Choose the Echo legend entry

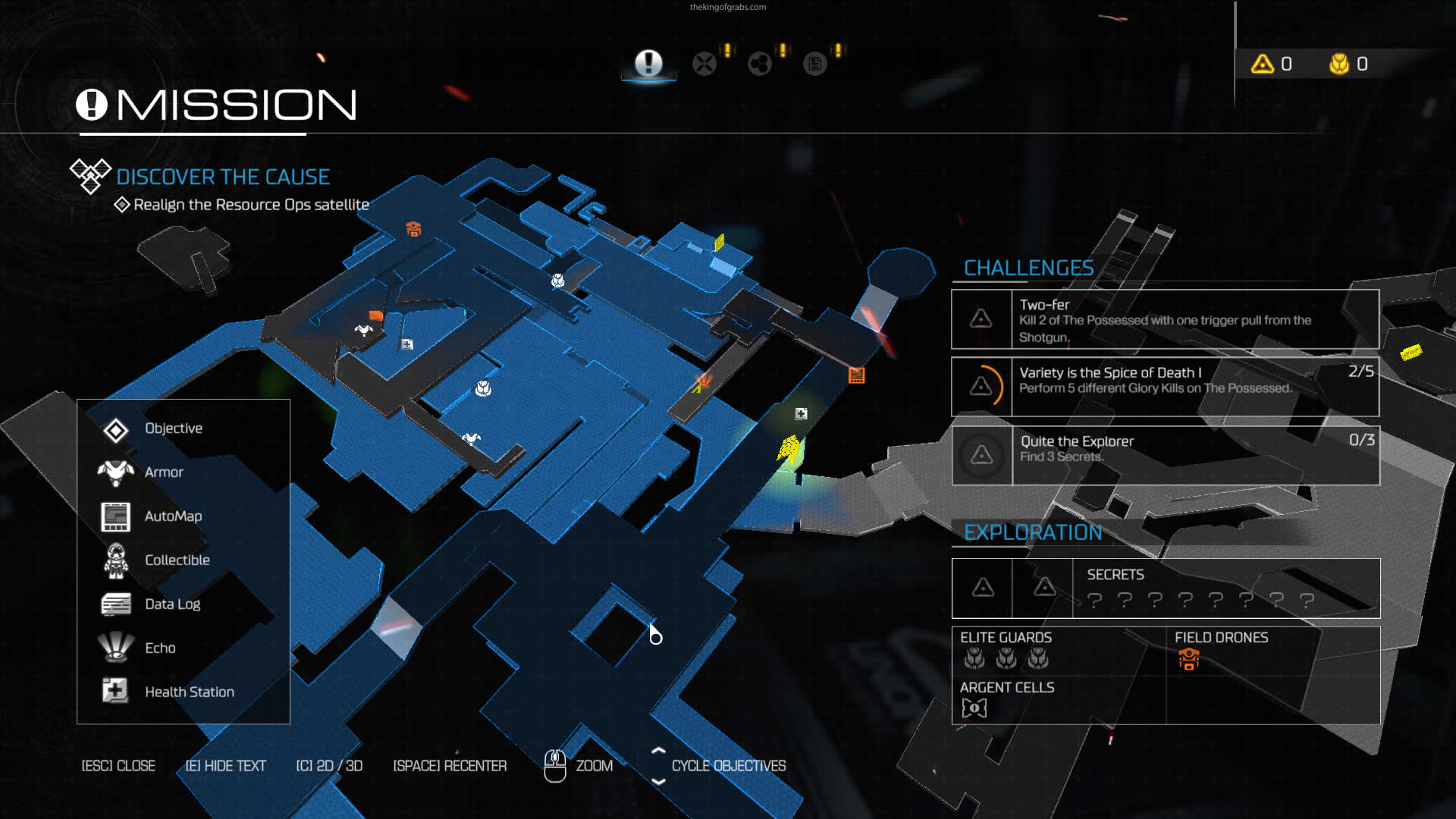click(x=160, y=648)
